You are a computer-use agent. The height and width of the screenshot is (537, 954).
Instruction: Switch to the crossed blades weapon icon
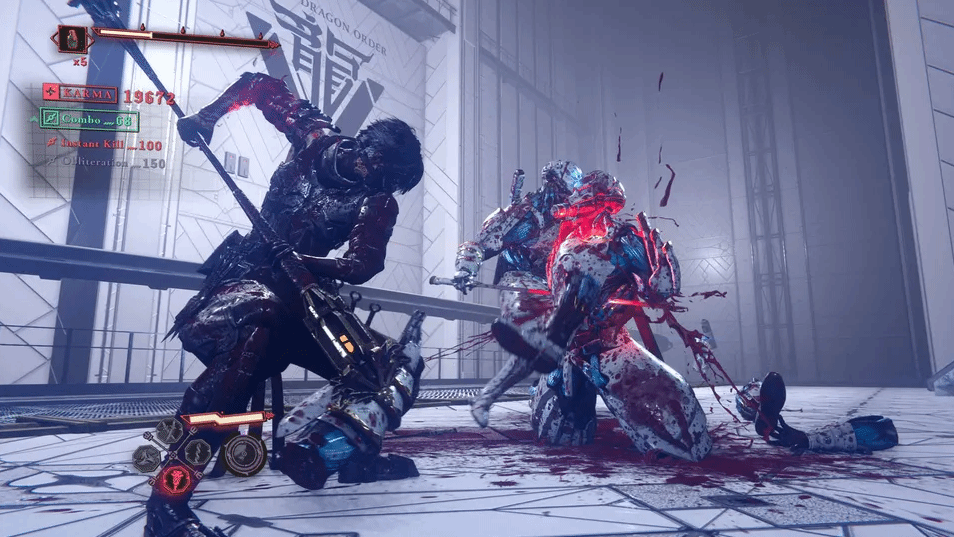(171, 431)
